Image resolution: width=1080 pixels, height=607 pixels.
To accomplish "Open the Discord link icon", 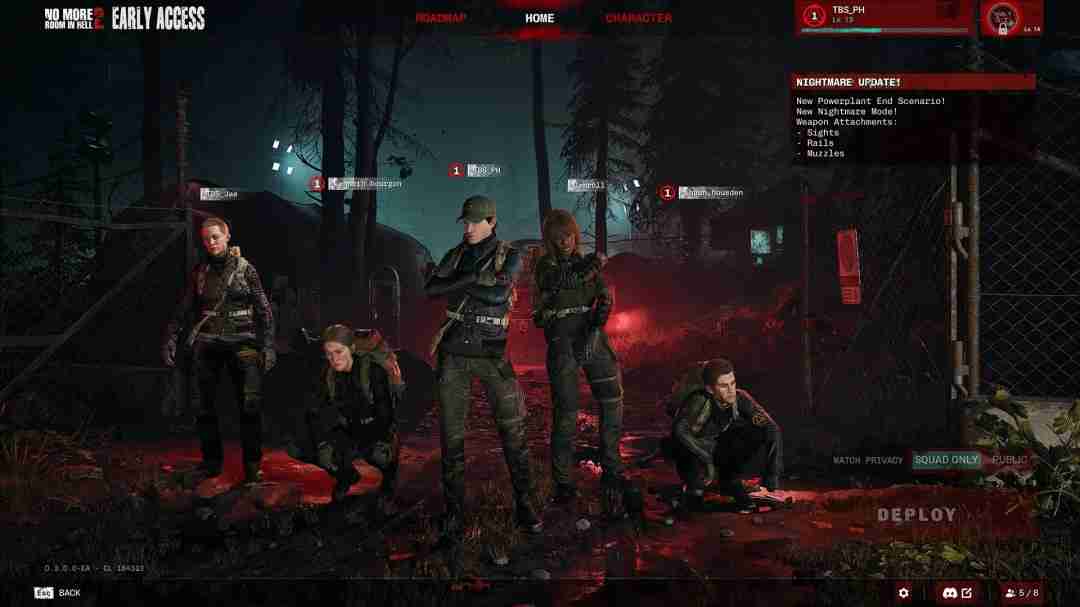I will (x=945, y=593).
